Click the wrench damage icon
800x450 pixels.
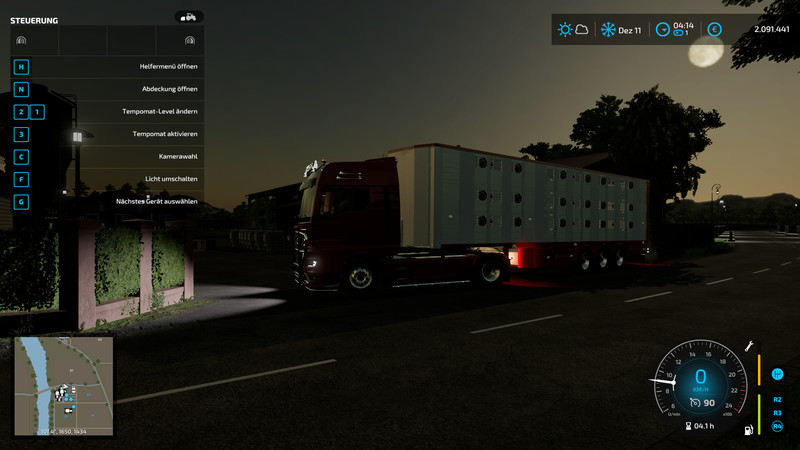tap(748, 347)
